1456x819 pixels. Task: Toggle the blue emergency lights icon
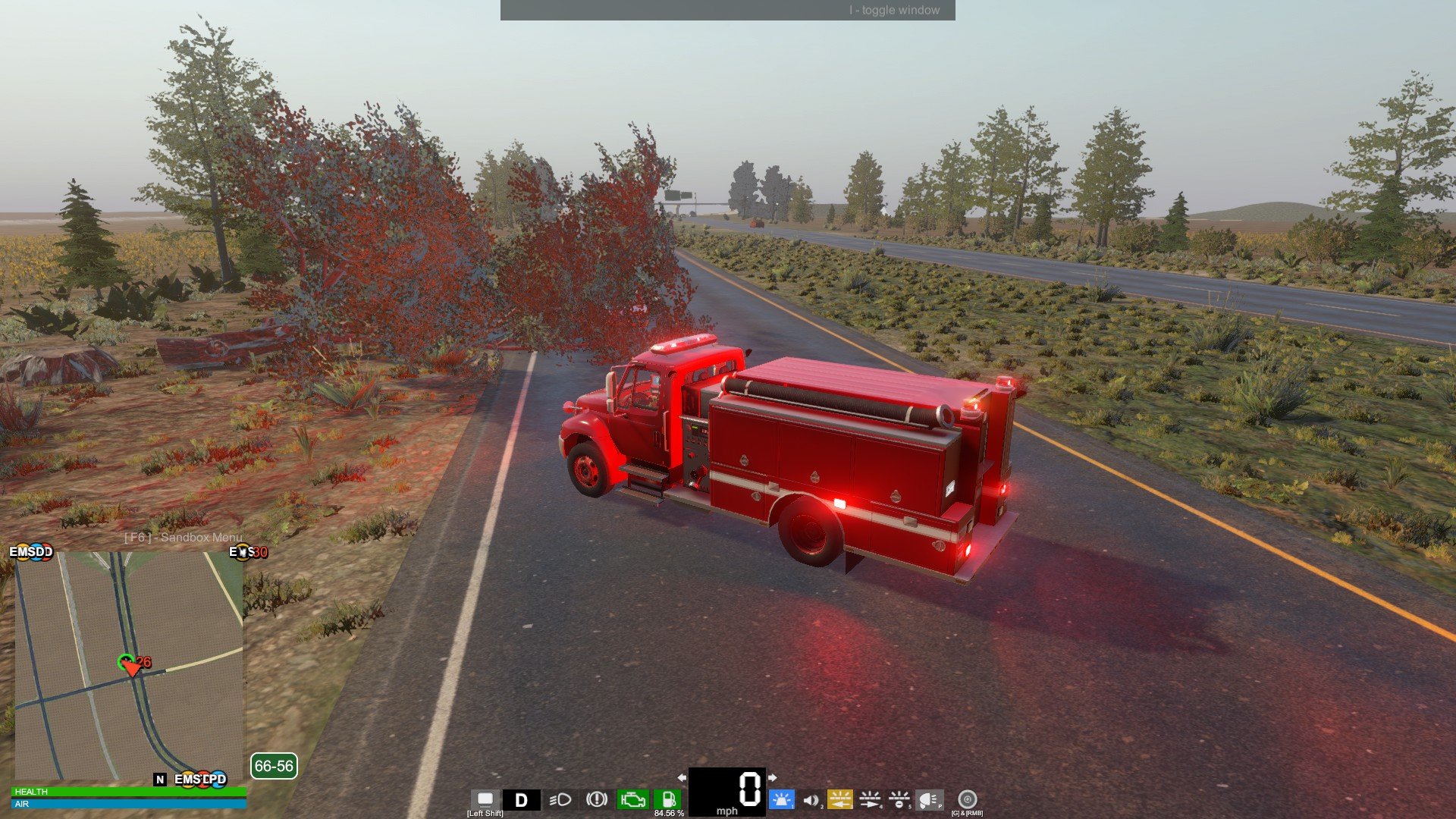point(780,799)
